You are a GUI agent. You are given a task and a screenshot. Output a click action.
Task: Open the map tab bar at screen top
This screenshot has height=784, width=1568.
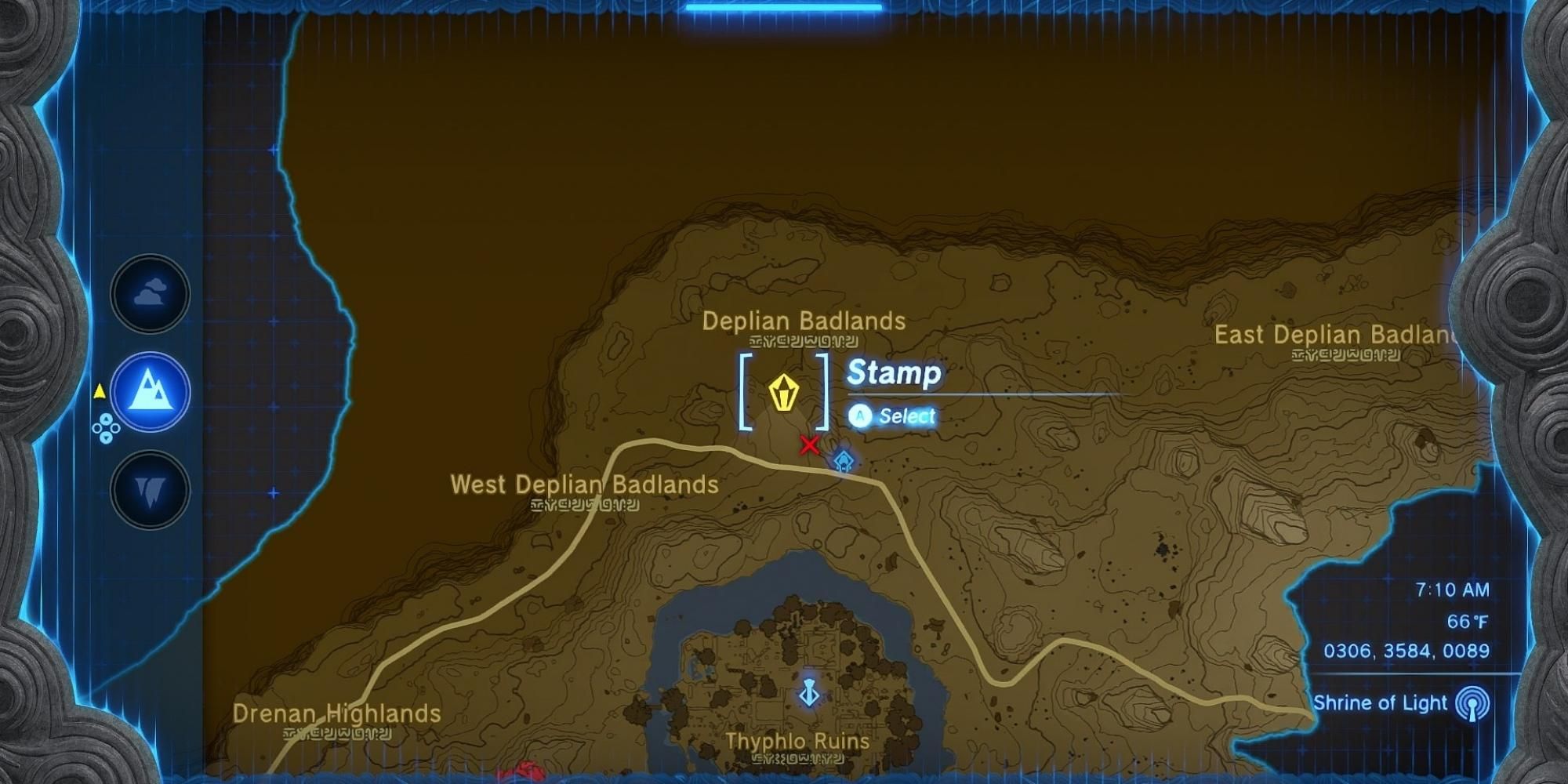click(784, 6)
